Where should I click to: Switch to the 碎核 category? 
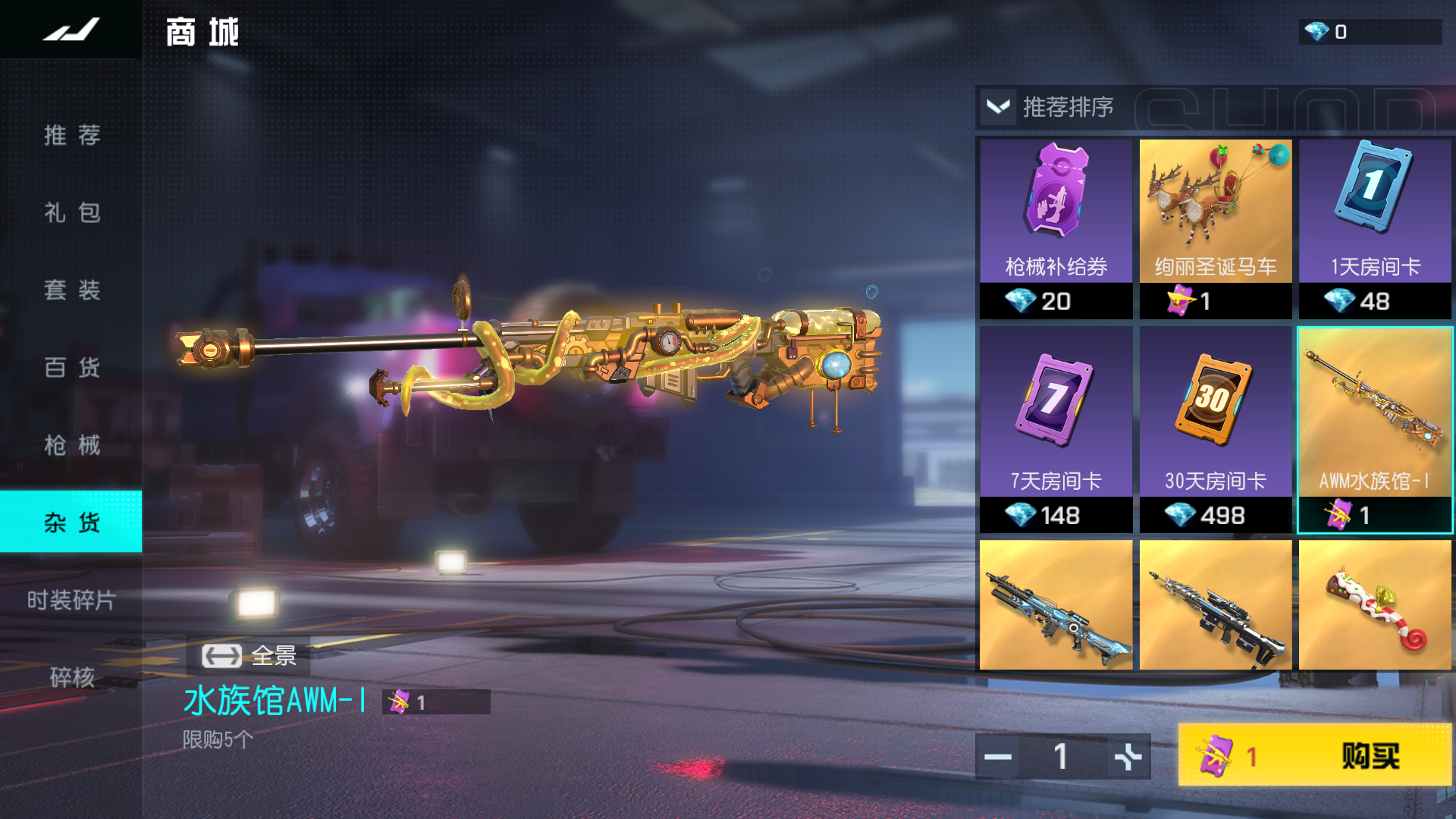[x=71, y=677]
